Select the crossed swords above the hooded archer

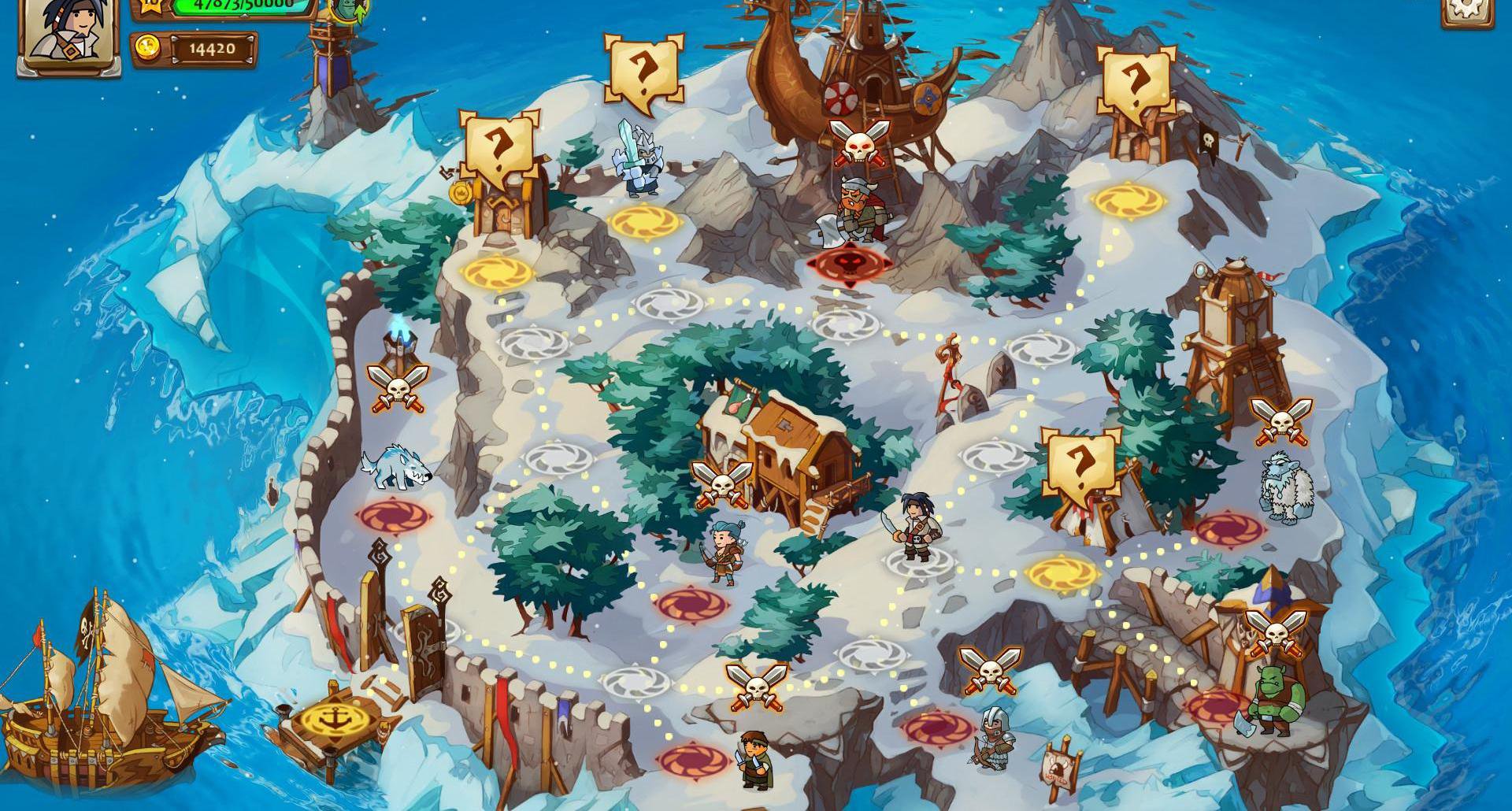[990, 669]
